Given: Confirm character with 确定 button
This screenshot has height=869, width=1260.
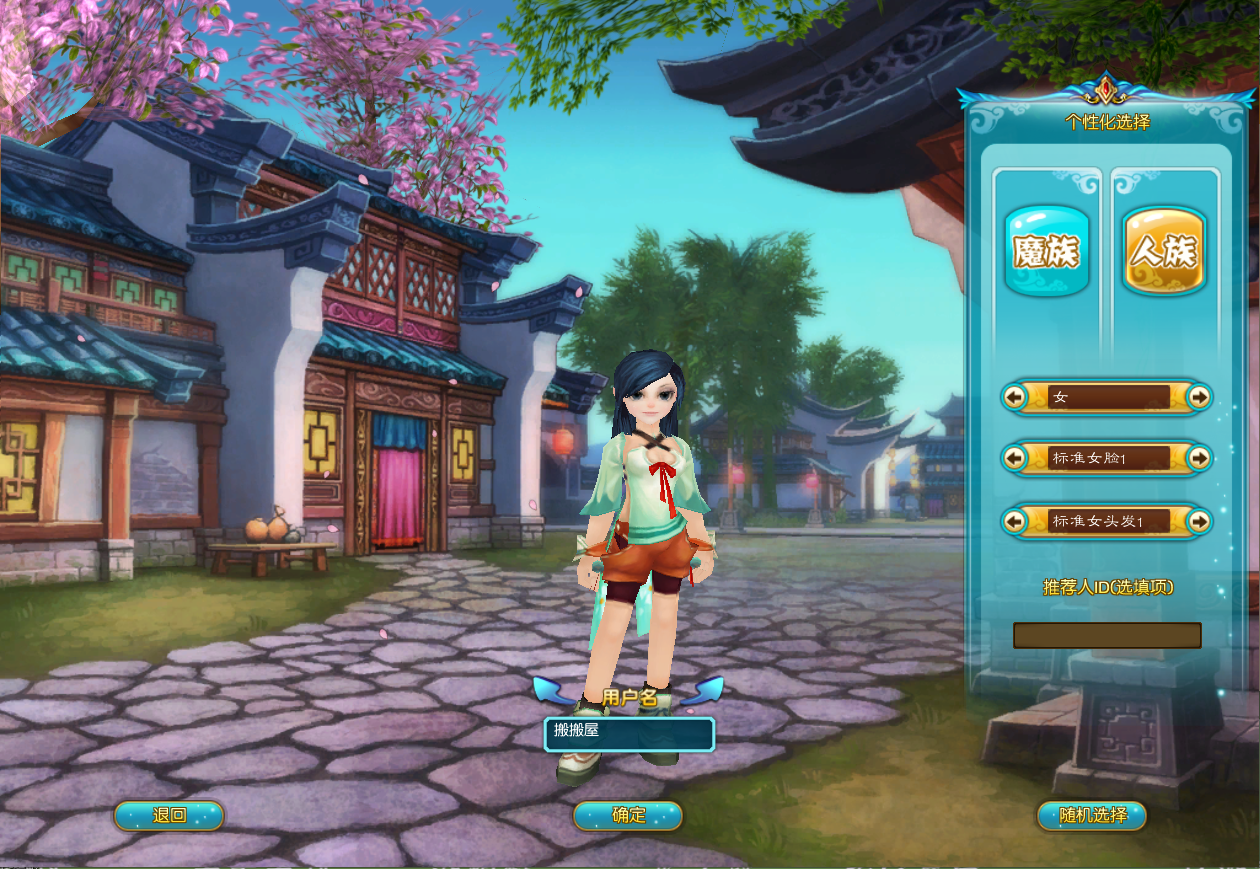Looking at the screenshot, I should pos(628,816).
